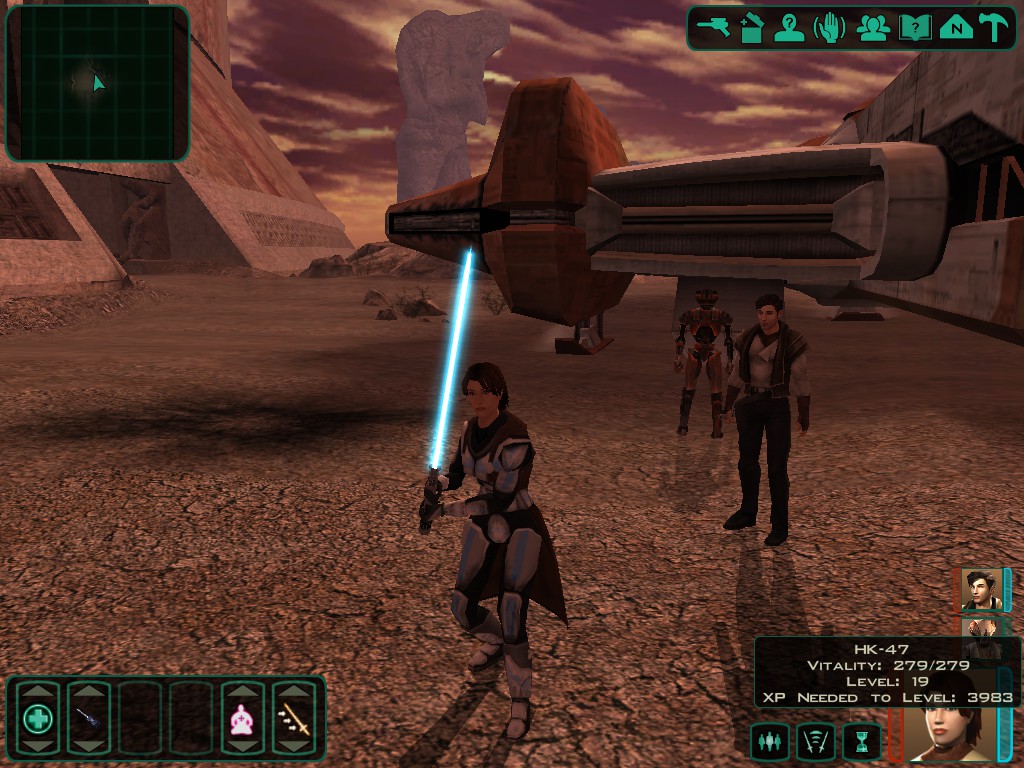The width and height of the screenshot is (1024, 768).
Task: Open the Map icon marked N
Action: 956,28
